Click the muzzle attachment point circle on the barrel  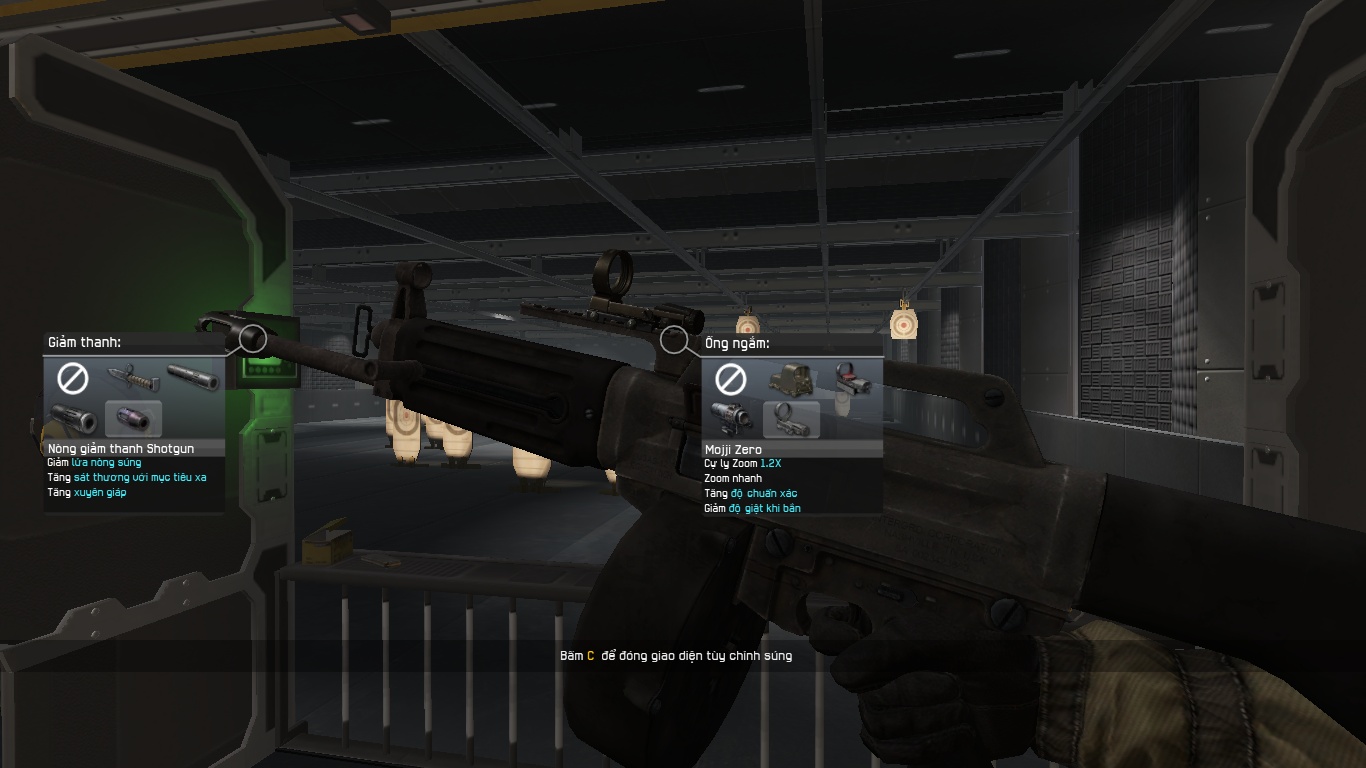(253, 338)
